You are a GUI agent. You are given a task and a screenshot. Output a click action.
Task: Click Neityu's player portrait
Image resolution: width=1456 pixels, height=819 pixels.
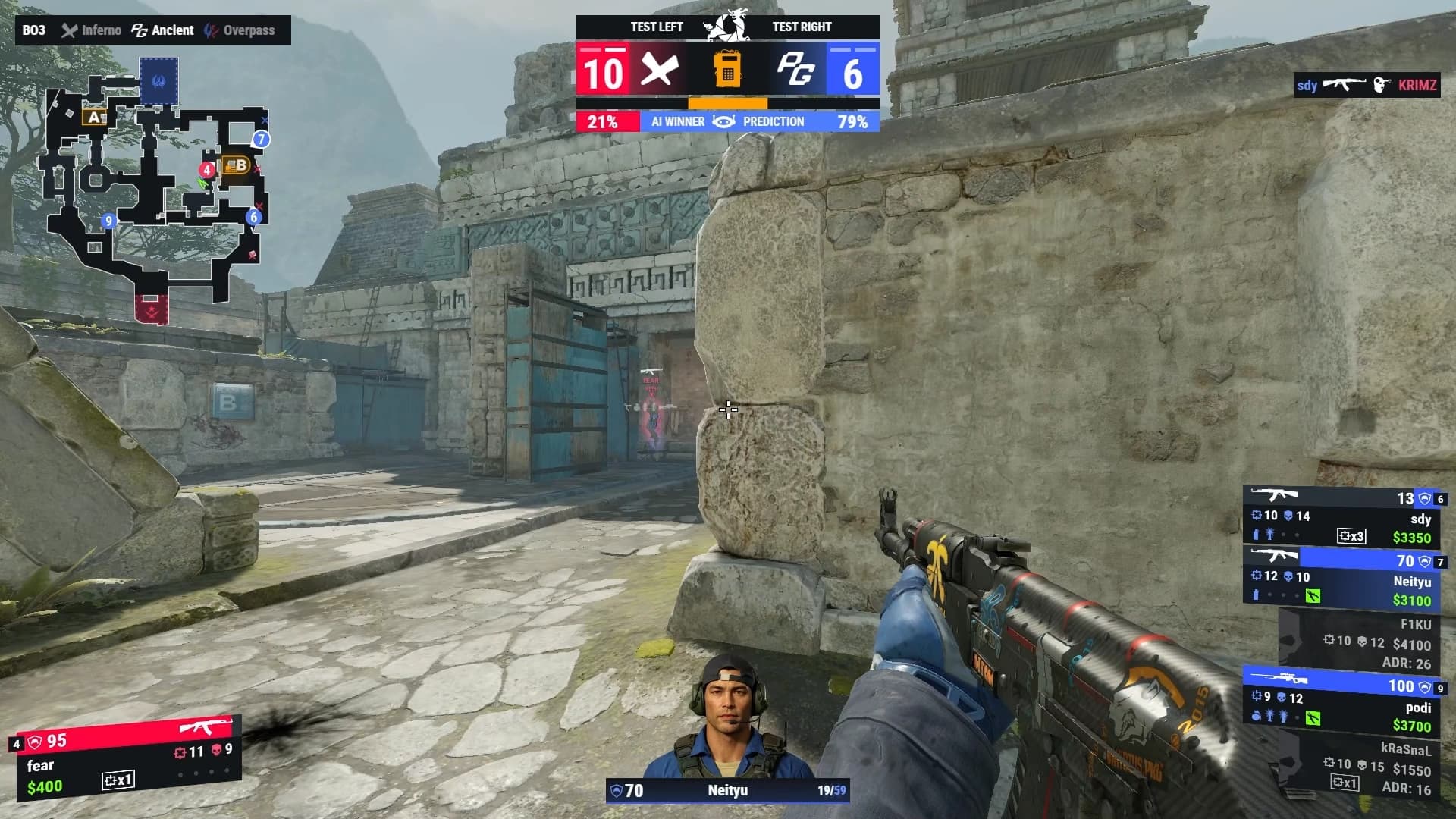(726, 717)
